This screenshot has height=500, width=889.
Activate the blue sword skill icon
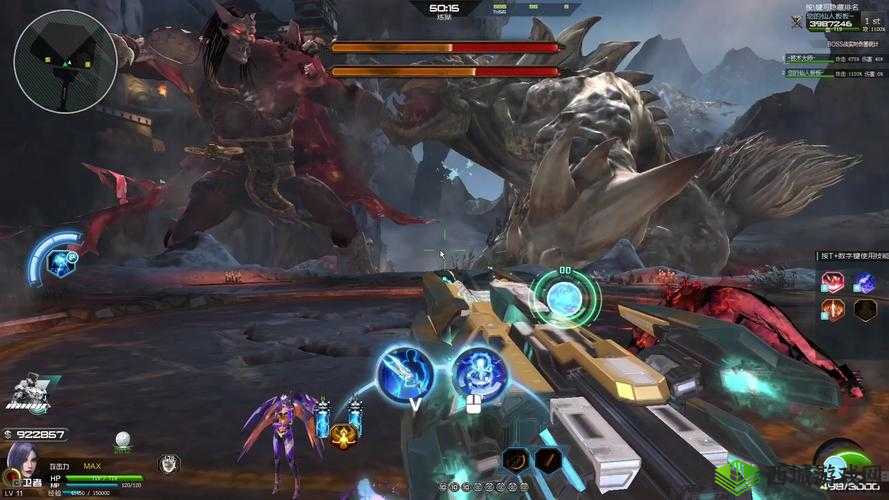pyautogui.click(x=404, y=373)
